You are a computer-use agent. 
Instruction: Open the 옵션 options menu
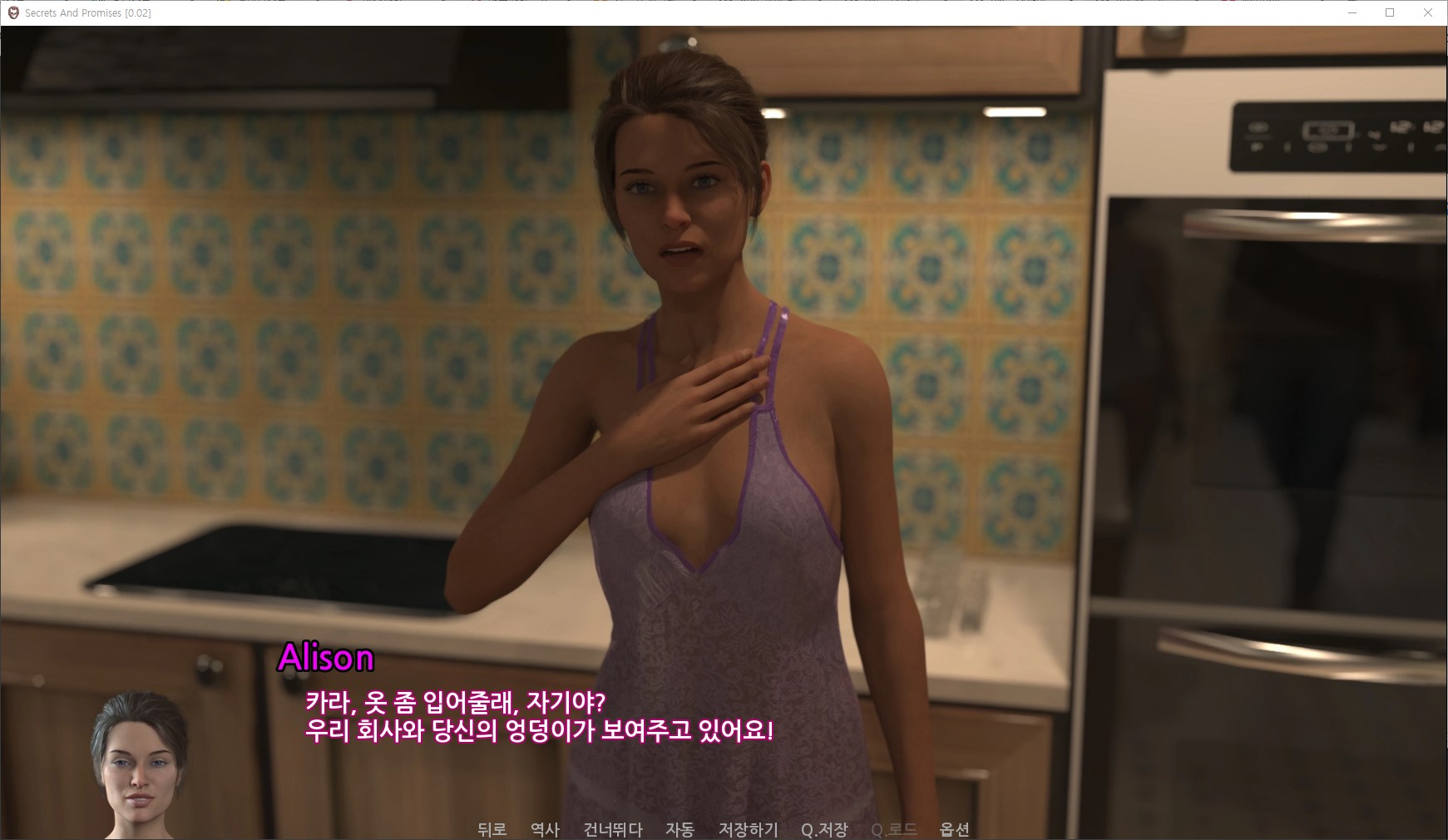tap(954, 829)
